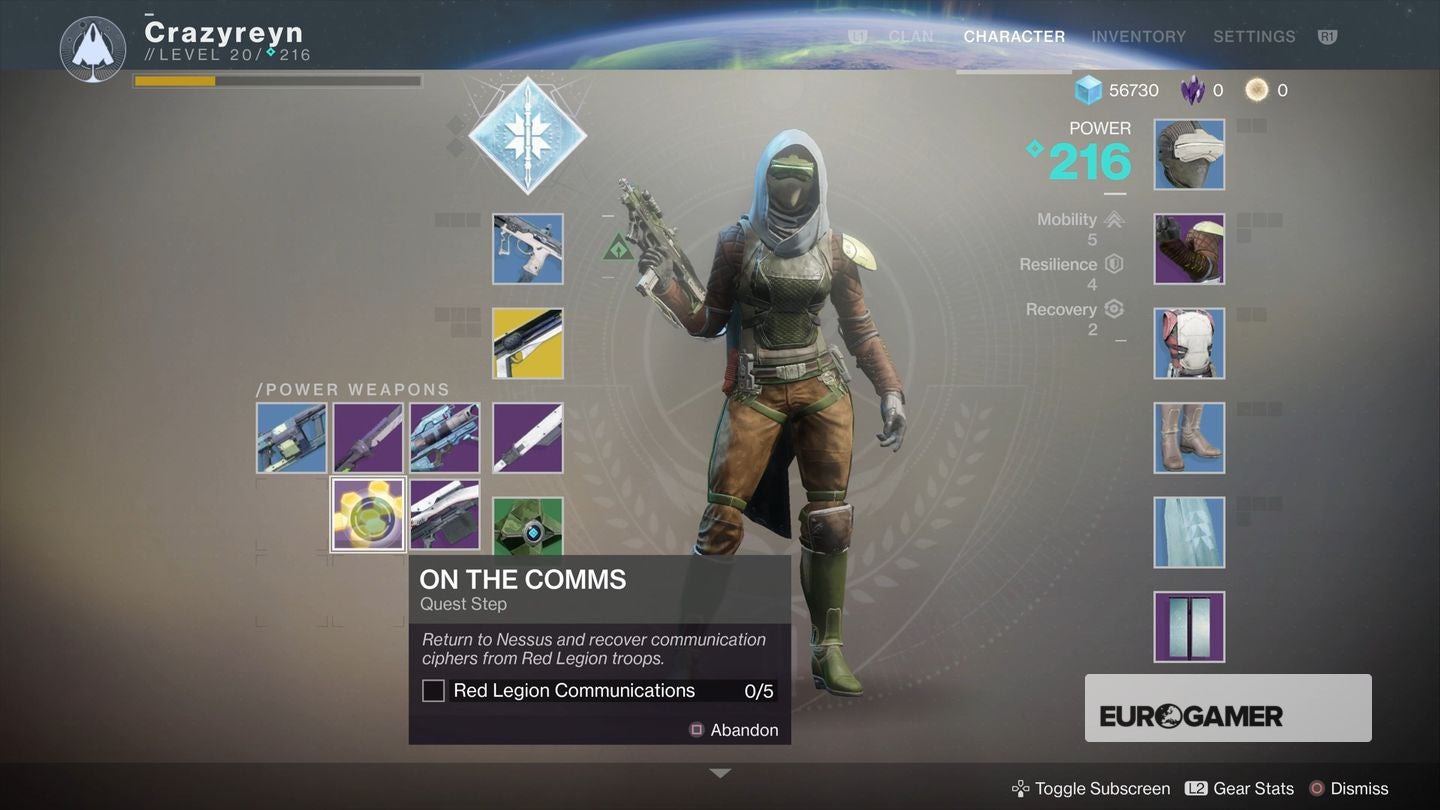Toggle the Red Legion Communications checkbox

(x=432, y=690)
